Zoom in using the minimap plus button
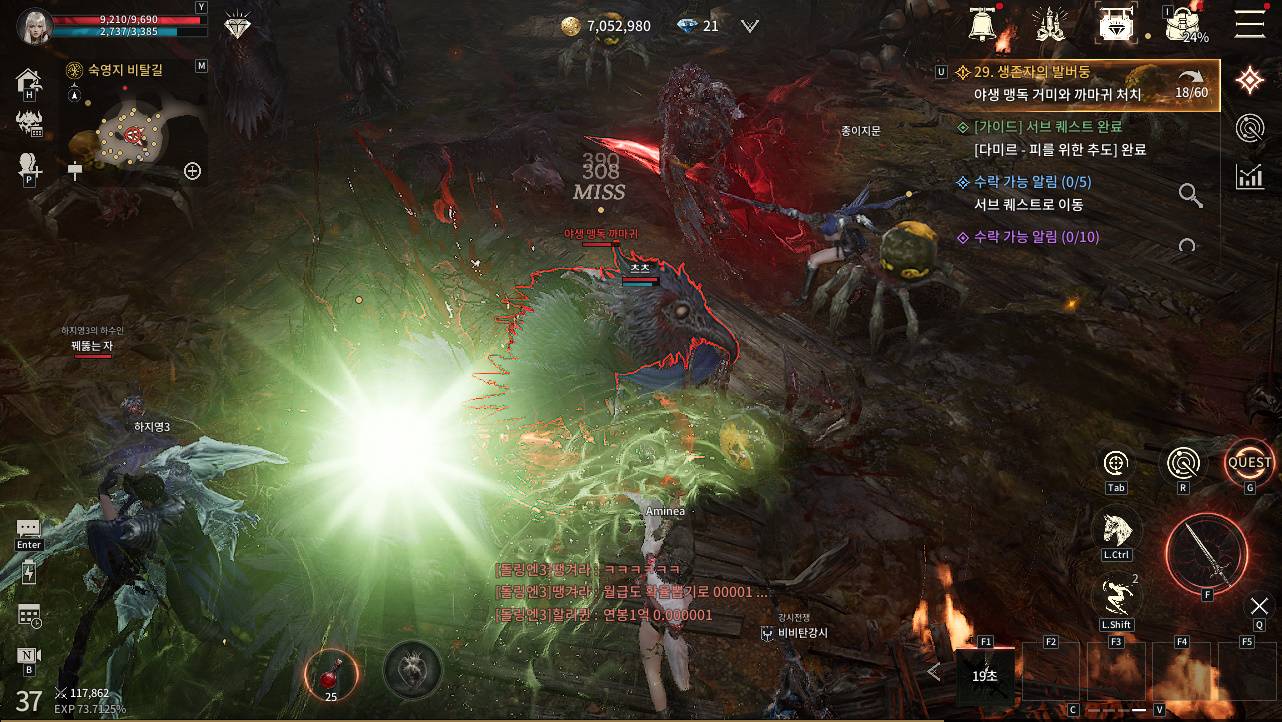This screenshot has width=1282, height=722. [193, 171]
